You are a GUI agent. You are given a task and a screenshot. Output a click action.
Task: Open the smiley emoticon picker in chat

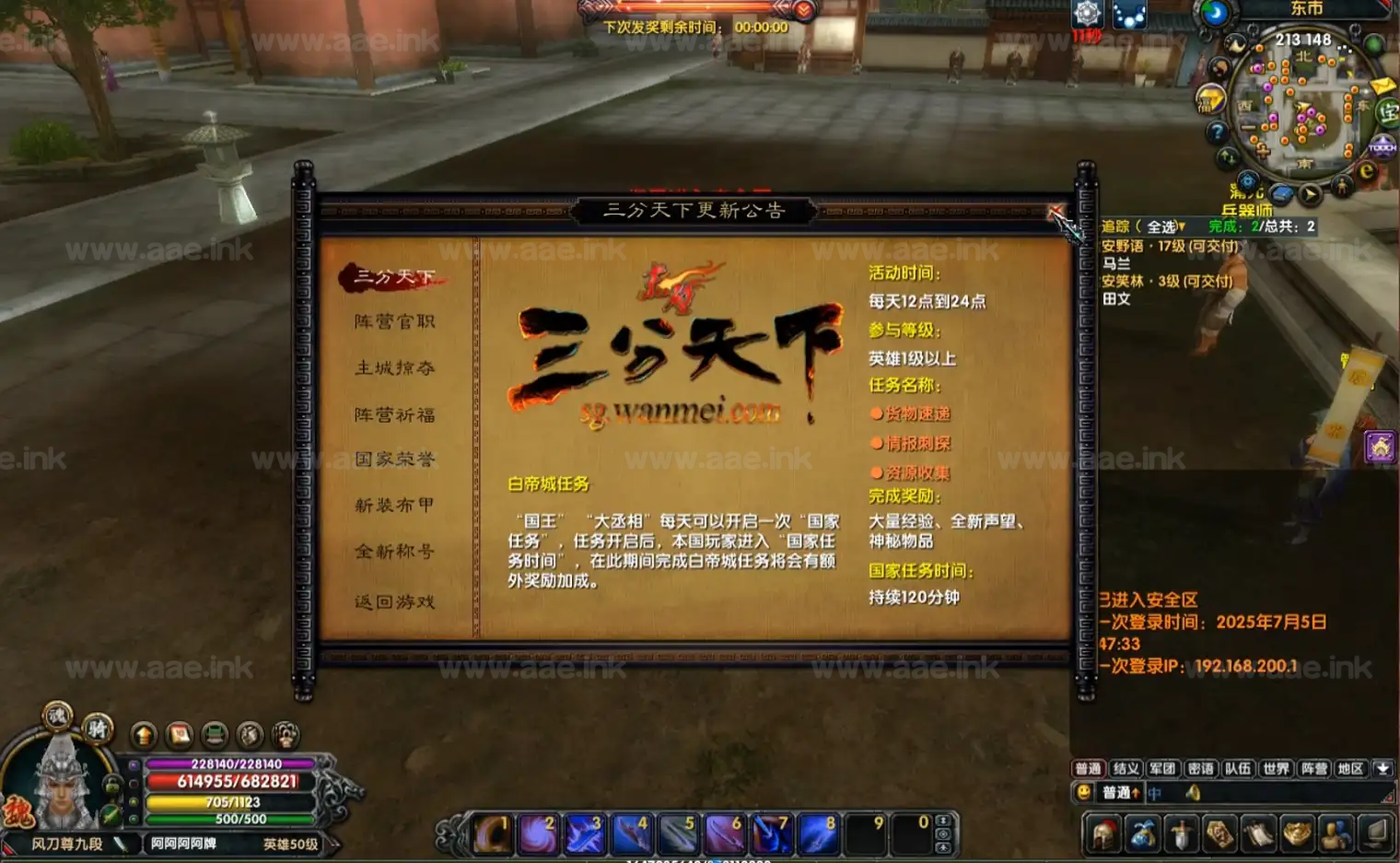(x=1083, y=793)
